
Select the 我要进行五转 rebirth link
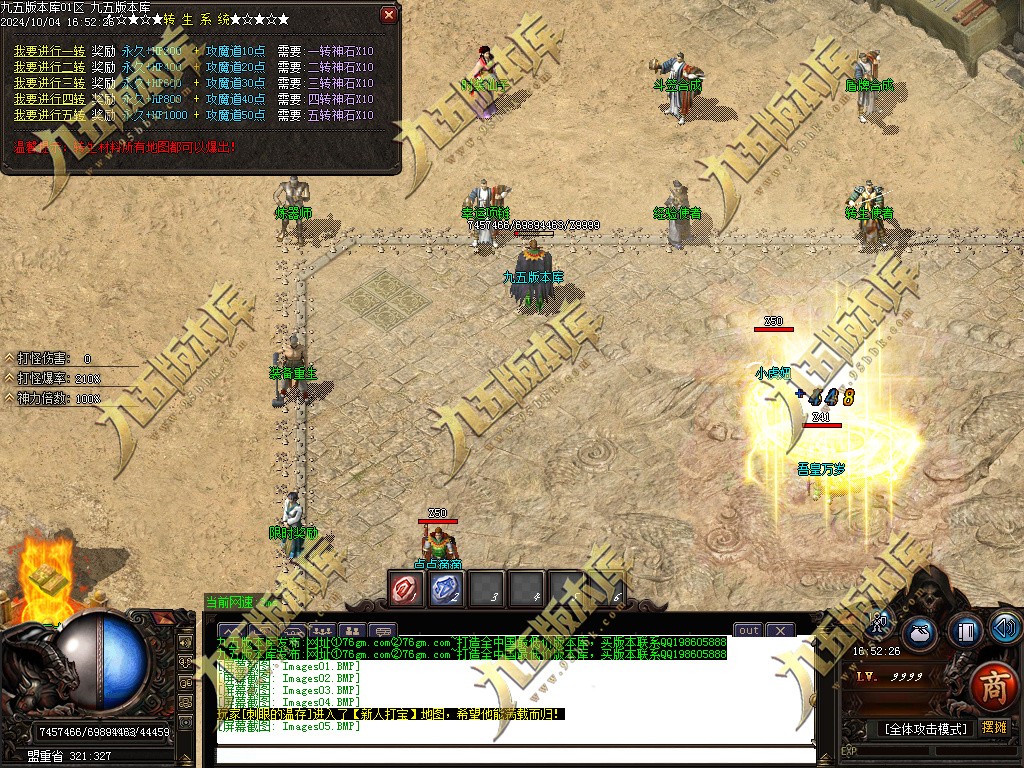pyautogui.click(x=49, y=115)
